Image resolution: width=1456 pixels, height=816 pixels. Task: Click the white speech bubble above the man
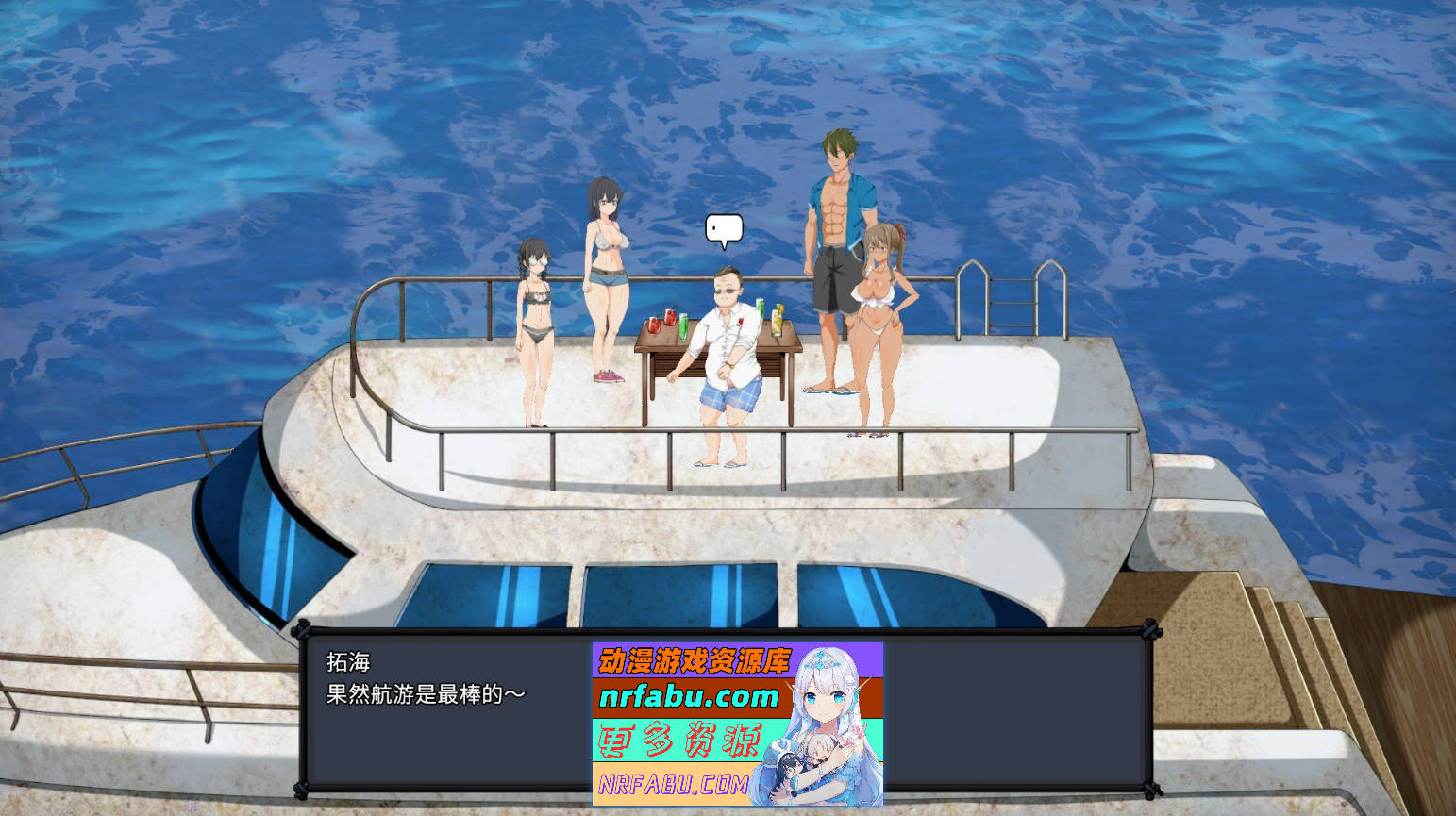coord(723,228)
